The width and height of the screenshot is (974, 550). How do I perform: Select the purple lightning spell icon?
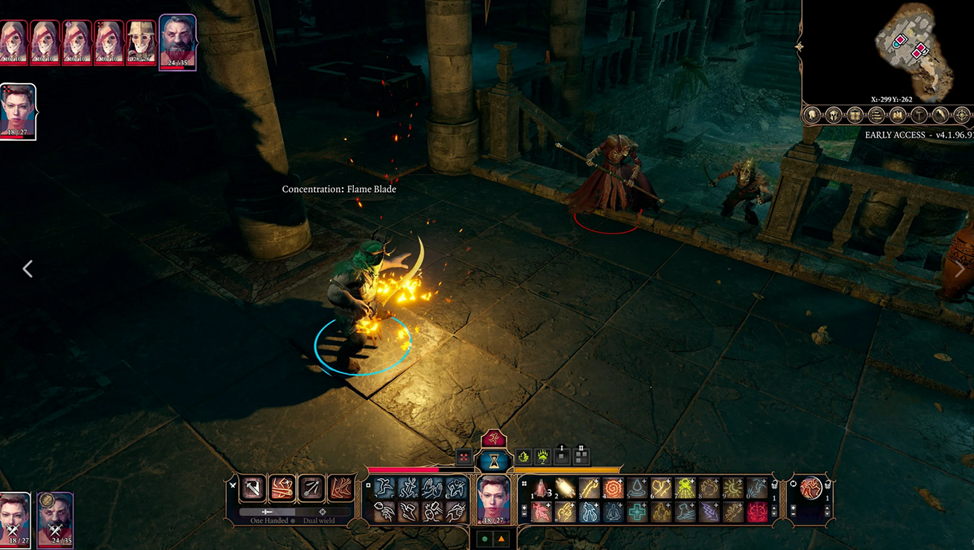click(709, 512)
